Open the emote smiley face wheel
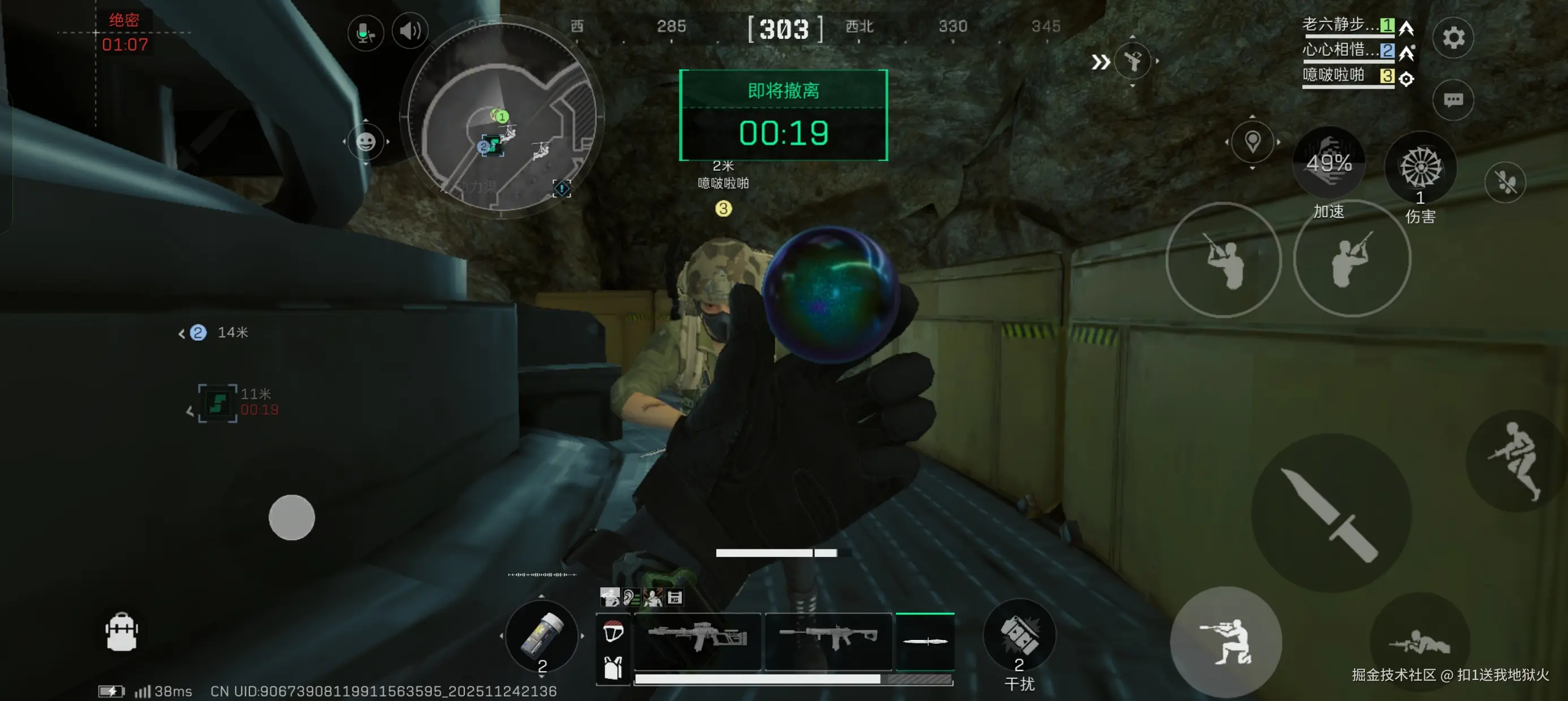The width and height of the screenshot is (1568, 701). click(365, 142)
